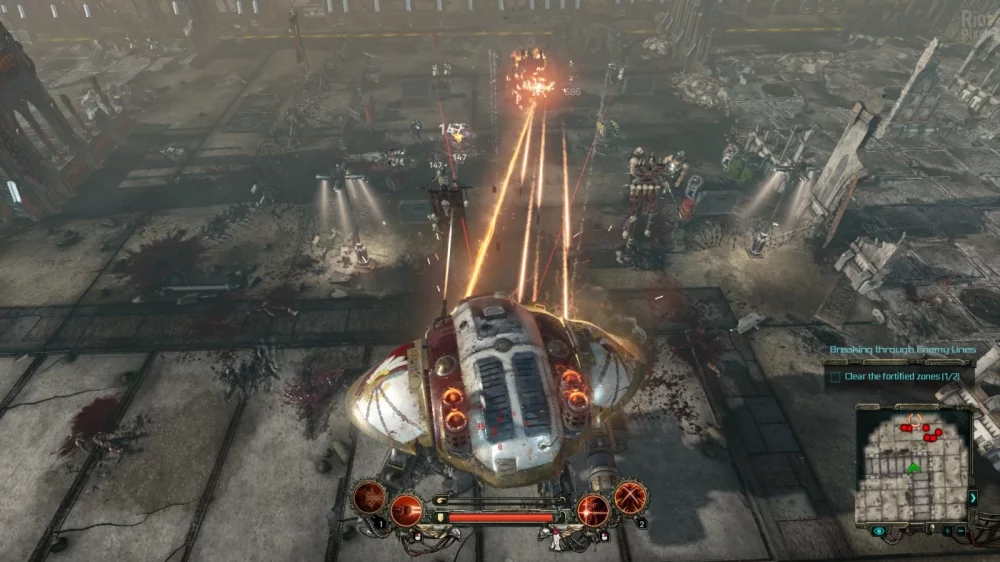Image resolution: width=1000 pixels, height=562 pixels.
Task: Toggle the minimap eye visibility button
Action: click(x=879, y=531)
